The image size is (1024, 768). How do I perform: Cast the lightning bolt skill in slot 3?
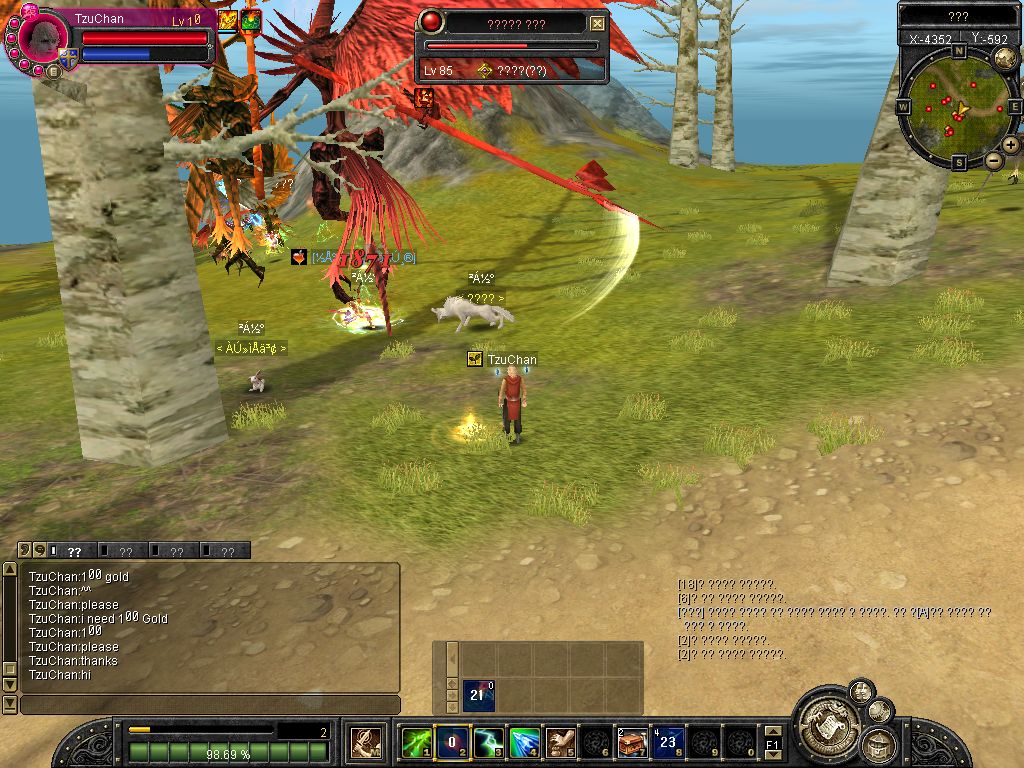pos(488,742)
